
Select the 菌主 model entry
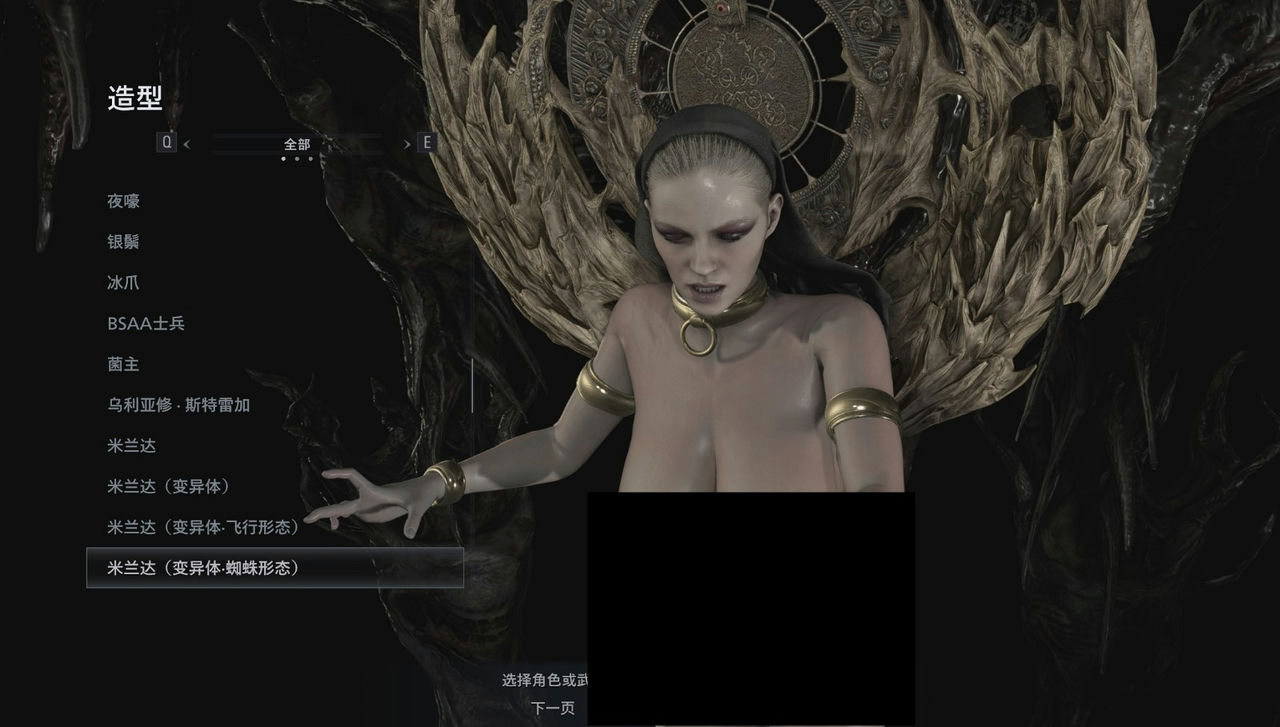(125, 365)
